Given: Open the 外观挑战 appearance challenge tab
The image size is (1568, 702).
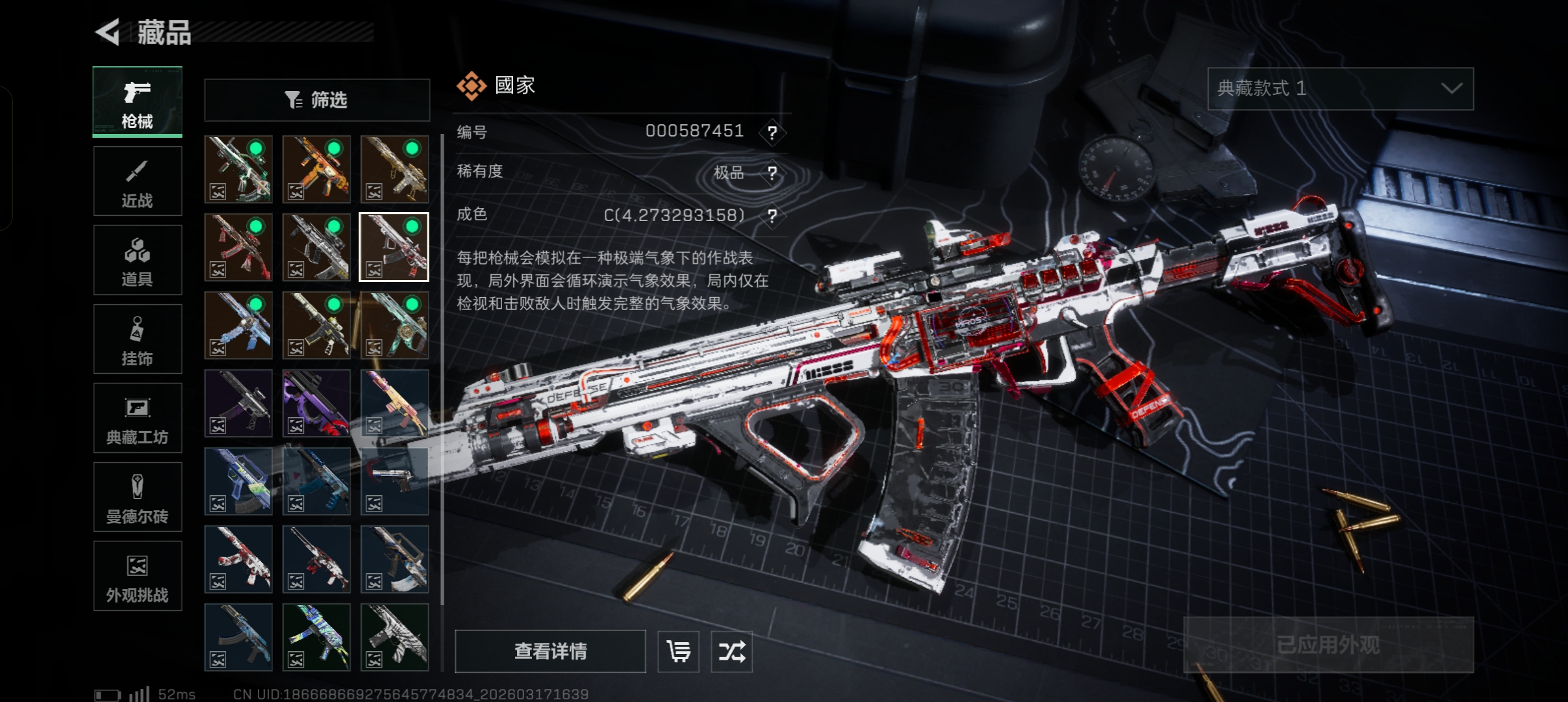Looking at the screenshot, I should point(137,576).
